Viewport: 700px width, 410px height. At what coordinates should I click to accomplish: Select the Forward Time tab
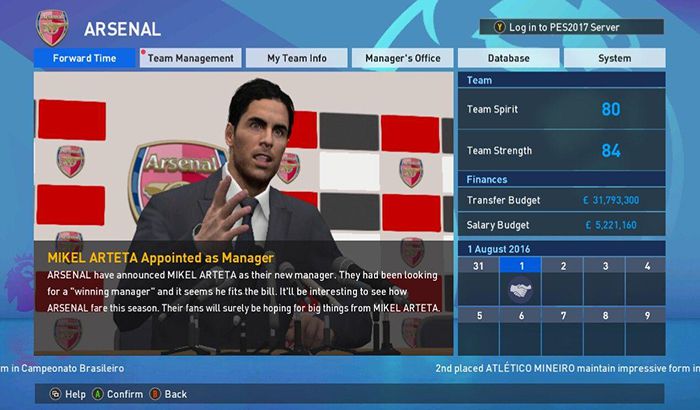85,58
